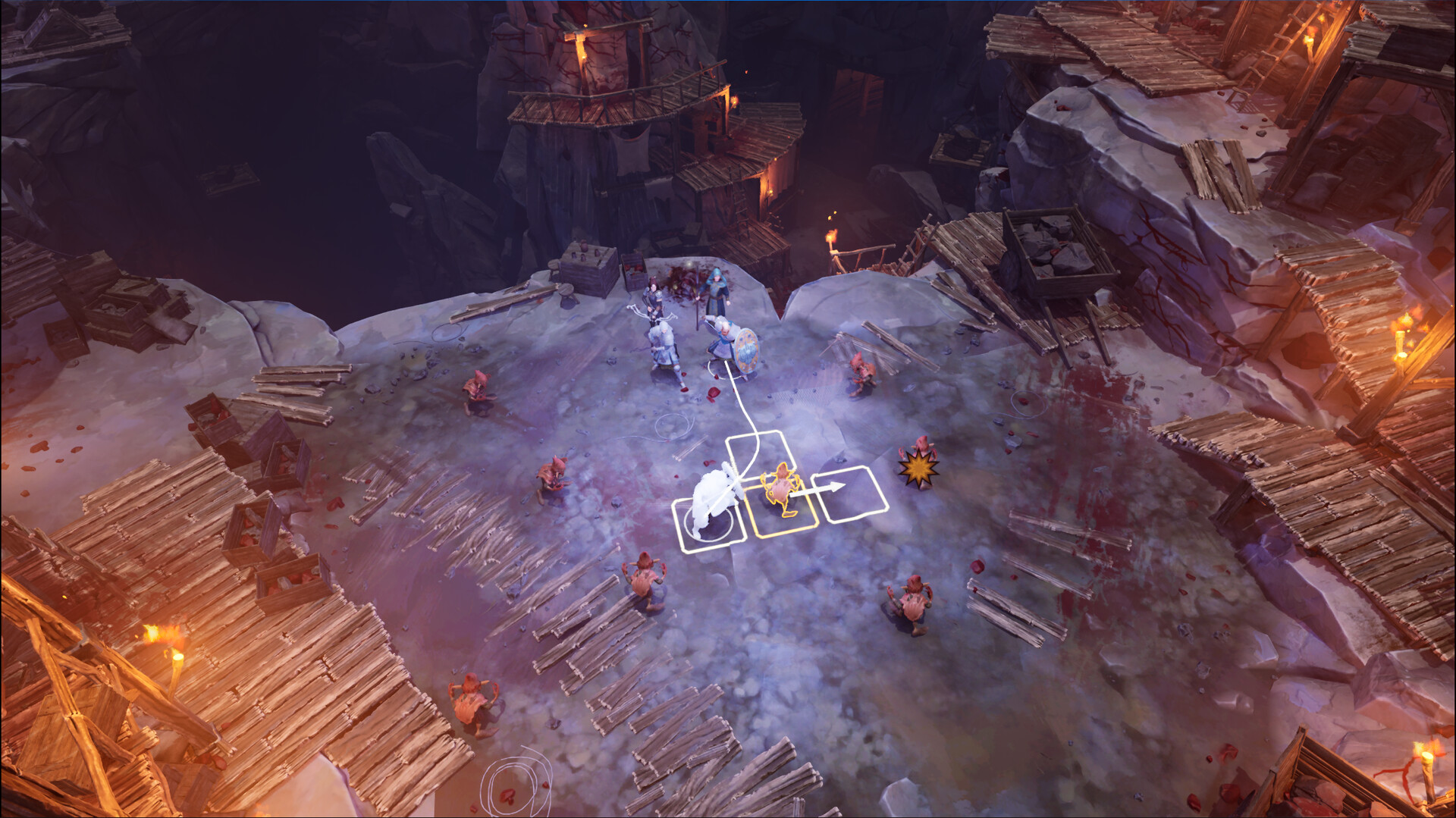Click the white movement arrow indicator
Viewport: 1456px width, 818px height.
[824, 487]
